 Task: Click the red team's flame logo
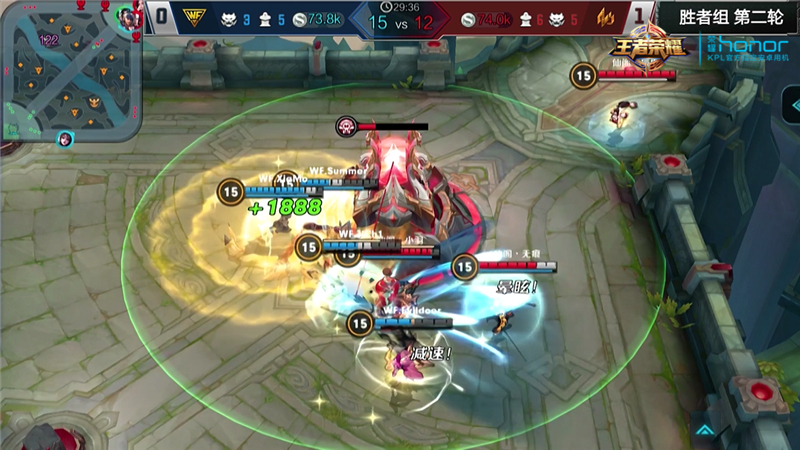[x=606, y=18]
